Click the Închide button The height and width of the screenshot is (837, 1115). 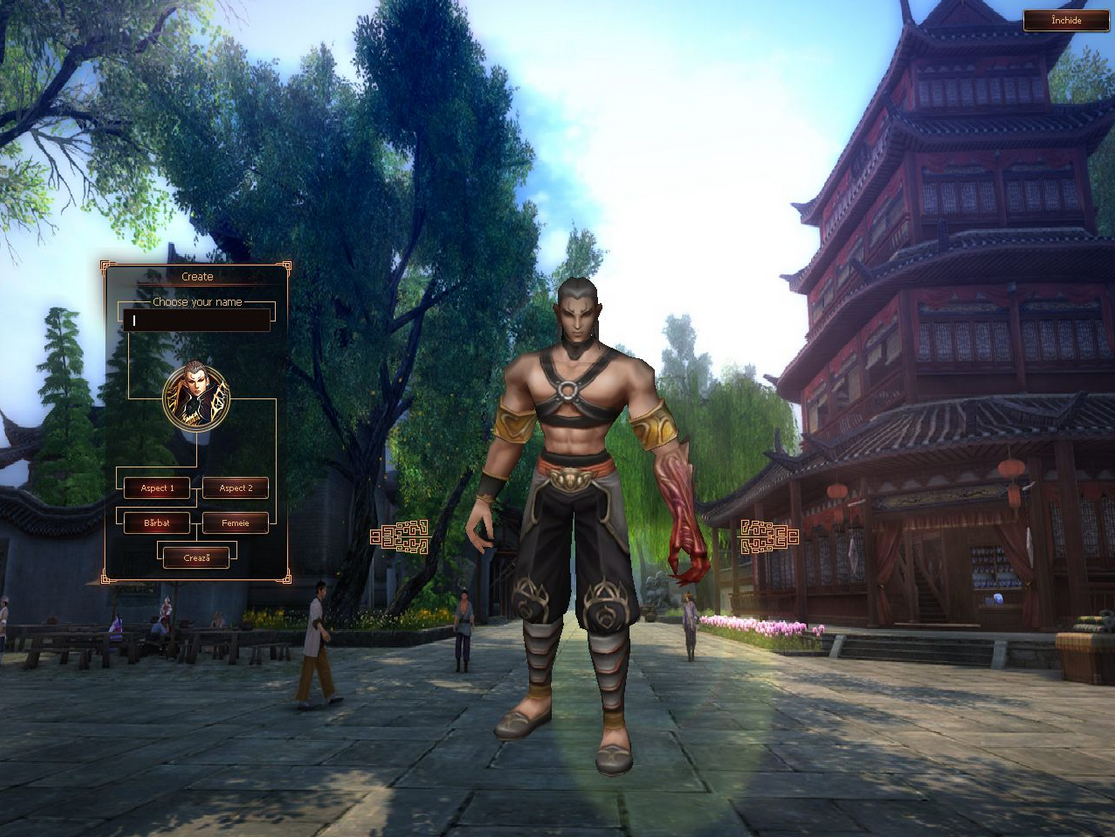1066,21
